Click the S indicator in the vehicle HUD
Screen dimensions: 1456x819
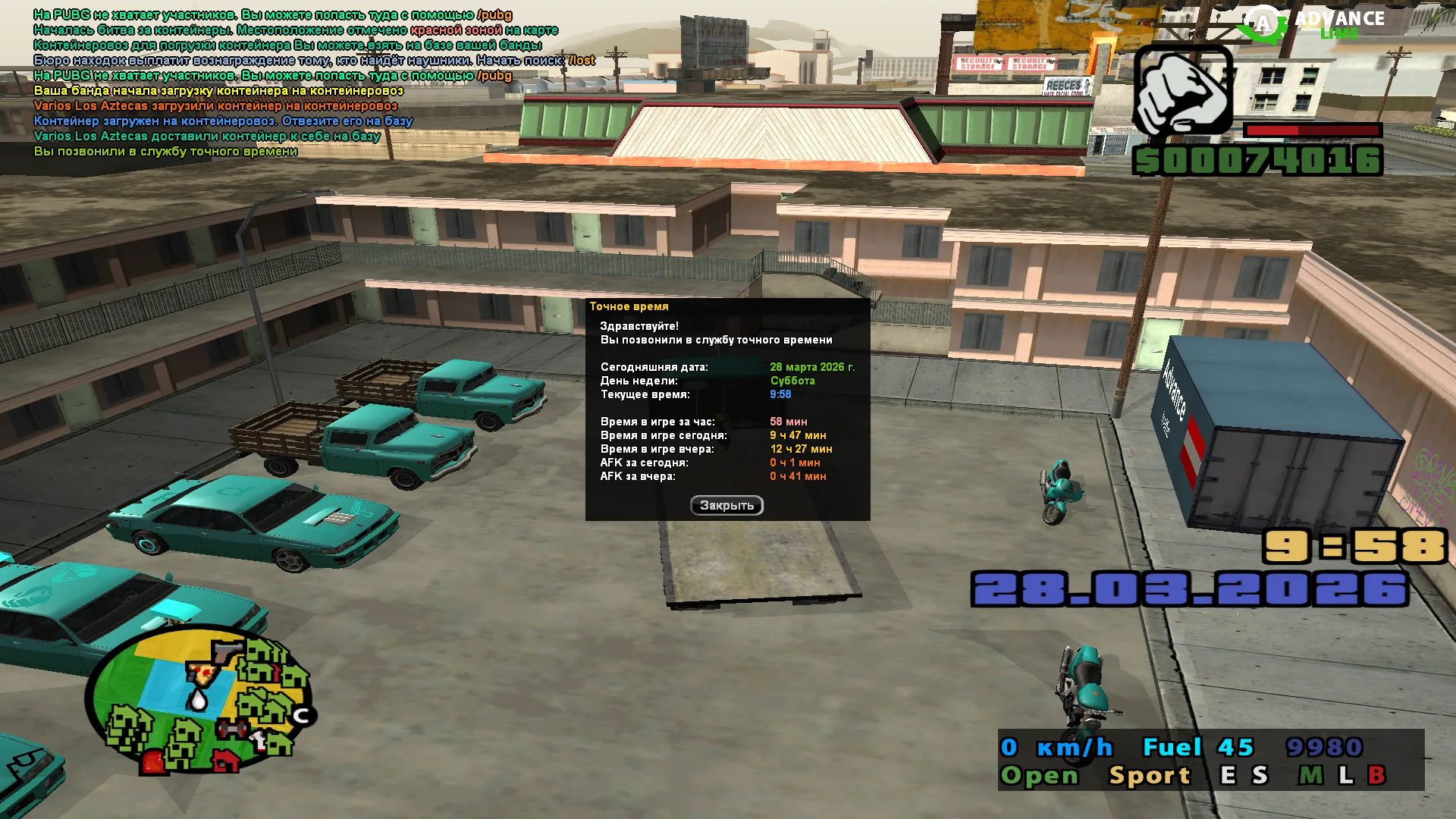[1260, 775]
